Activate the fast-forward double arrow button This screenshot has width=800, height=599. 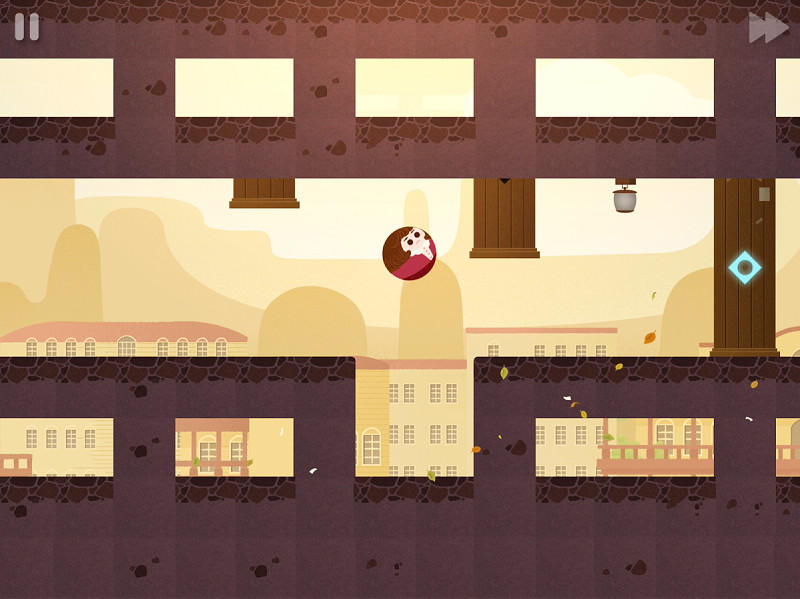click(768, 28)
